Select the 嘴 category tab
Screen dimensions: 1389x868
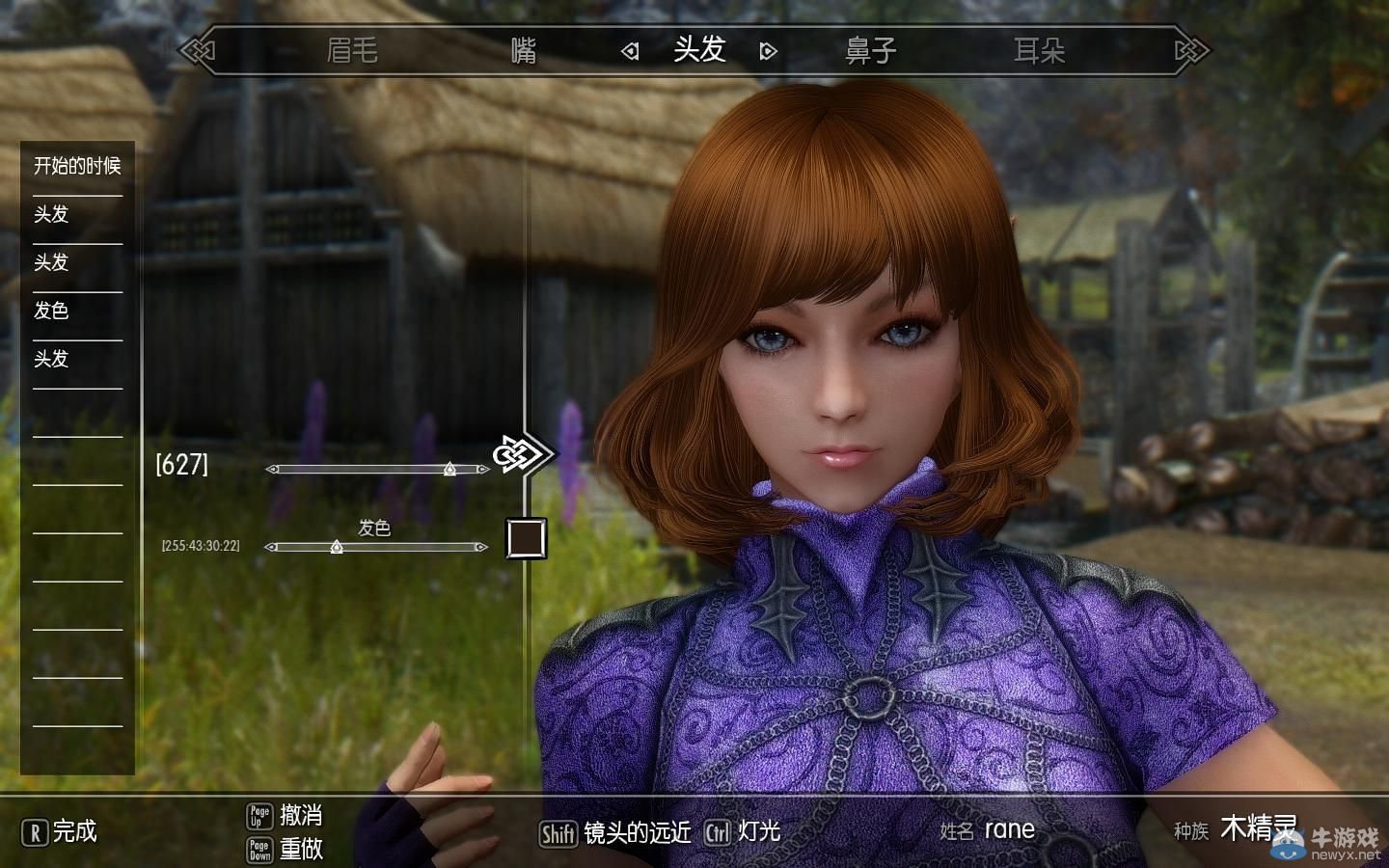coord(522,51)
